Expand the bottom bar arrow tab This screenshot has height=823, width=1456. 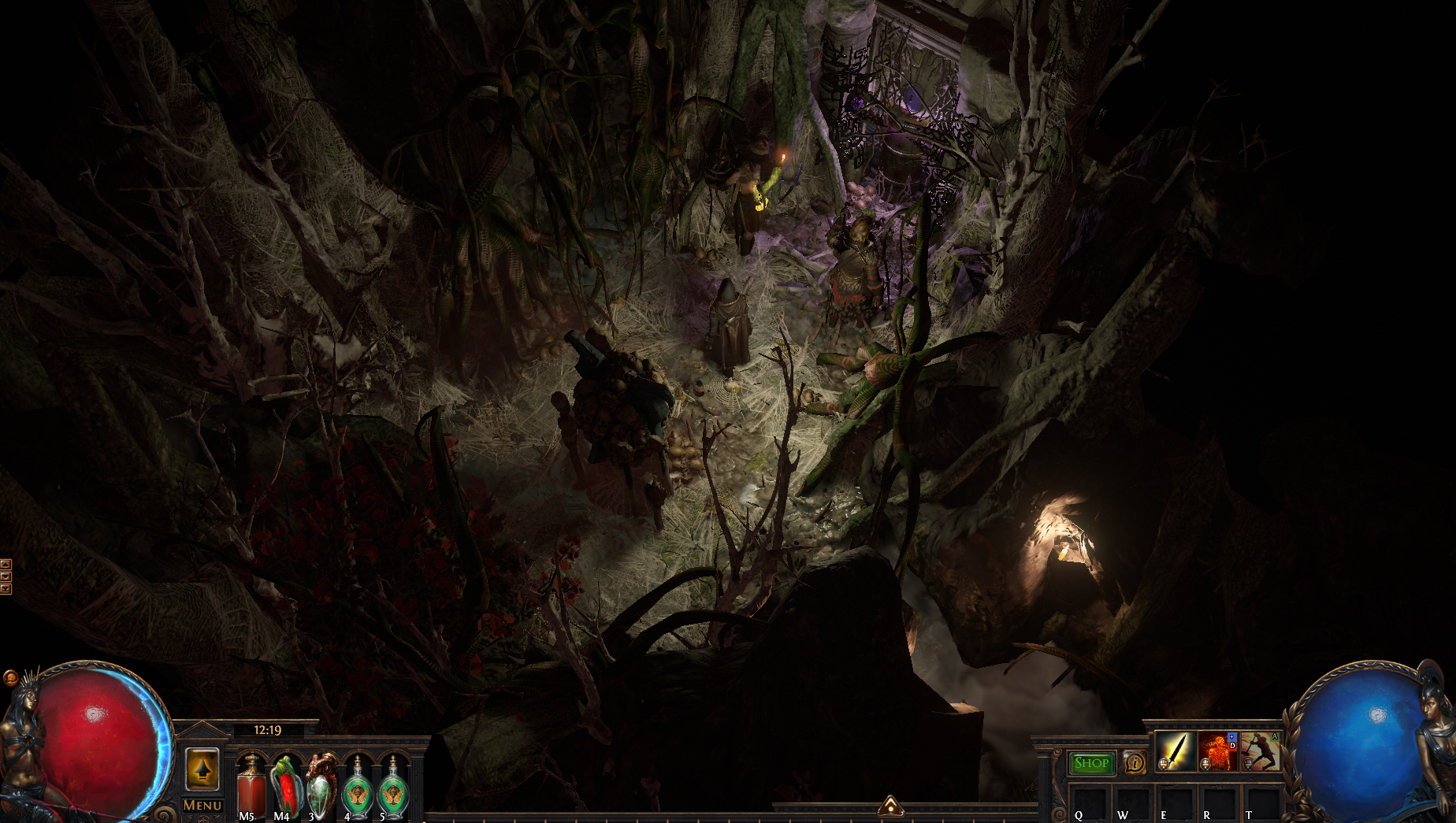[890, 806]
